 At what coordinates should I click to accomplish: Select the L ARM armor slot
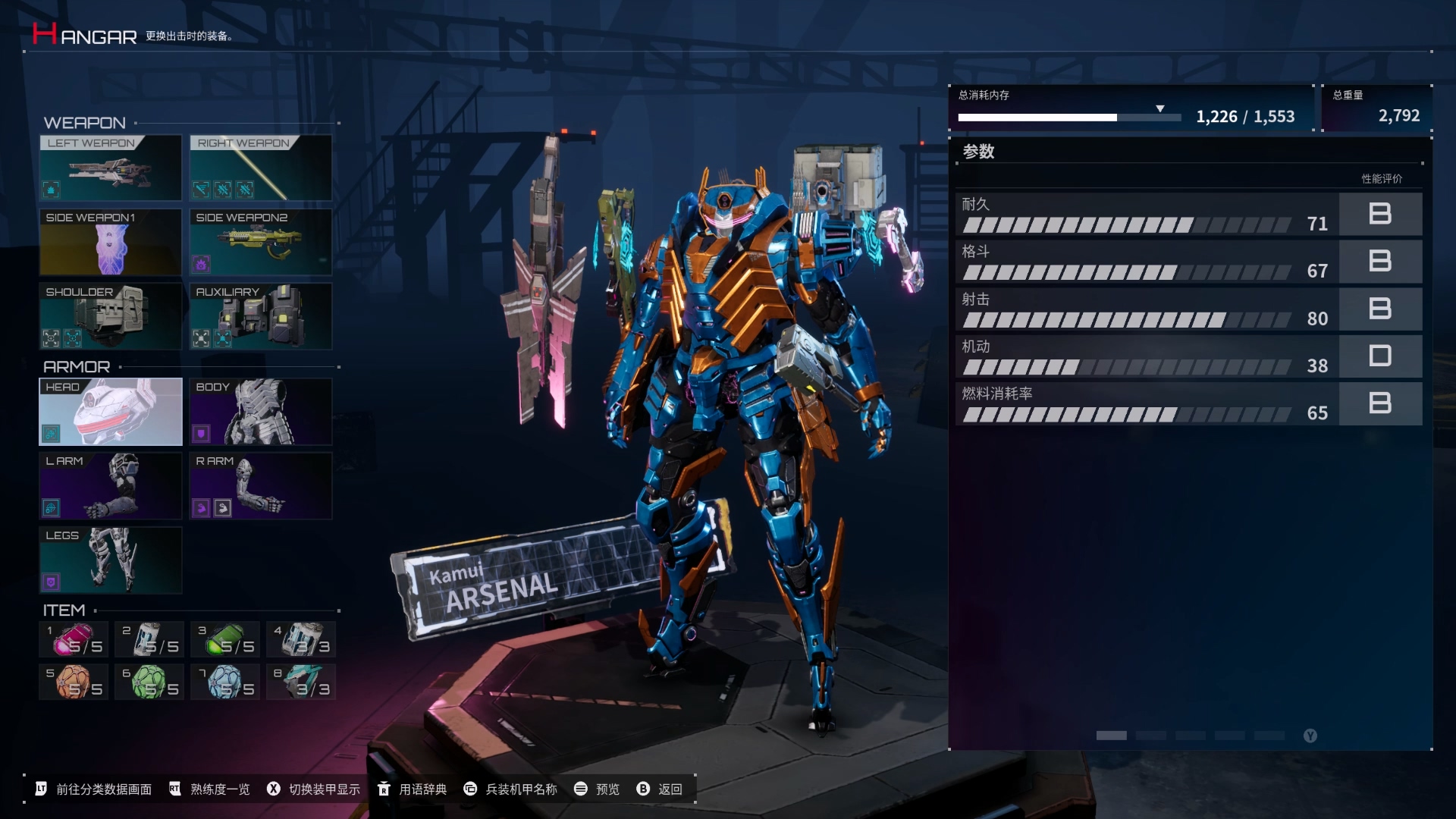[110, 486]
